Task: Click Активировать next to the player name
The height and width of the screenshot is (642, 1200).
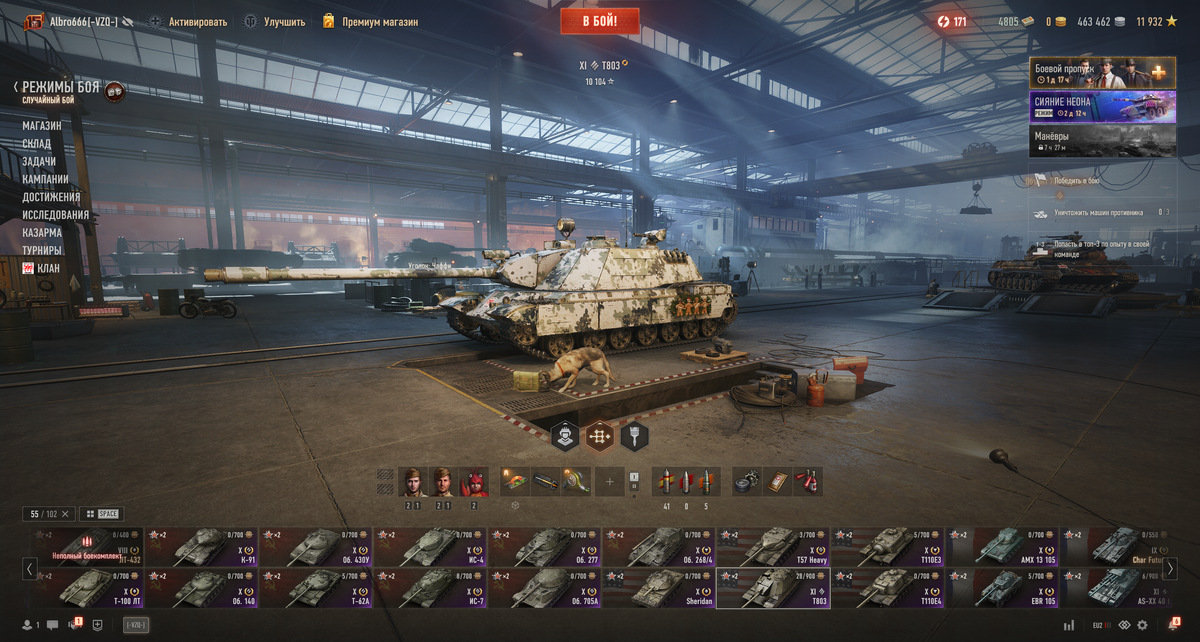Action: coord(197,22)
